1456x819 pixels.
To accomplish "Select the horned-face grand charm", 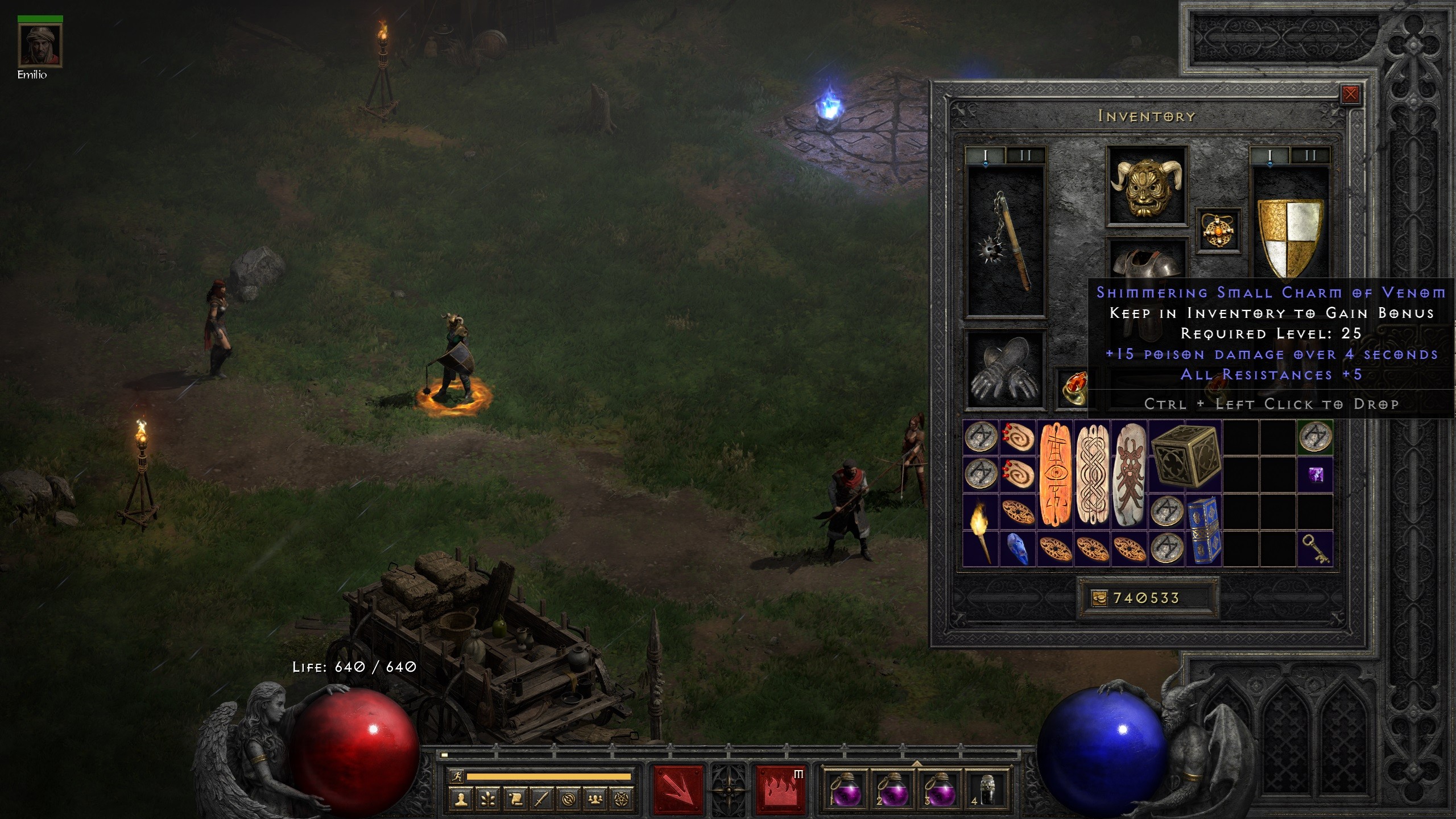I will click(1129, 474).
